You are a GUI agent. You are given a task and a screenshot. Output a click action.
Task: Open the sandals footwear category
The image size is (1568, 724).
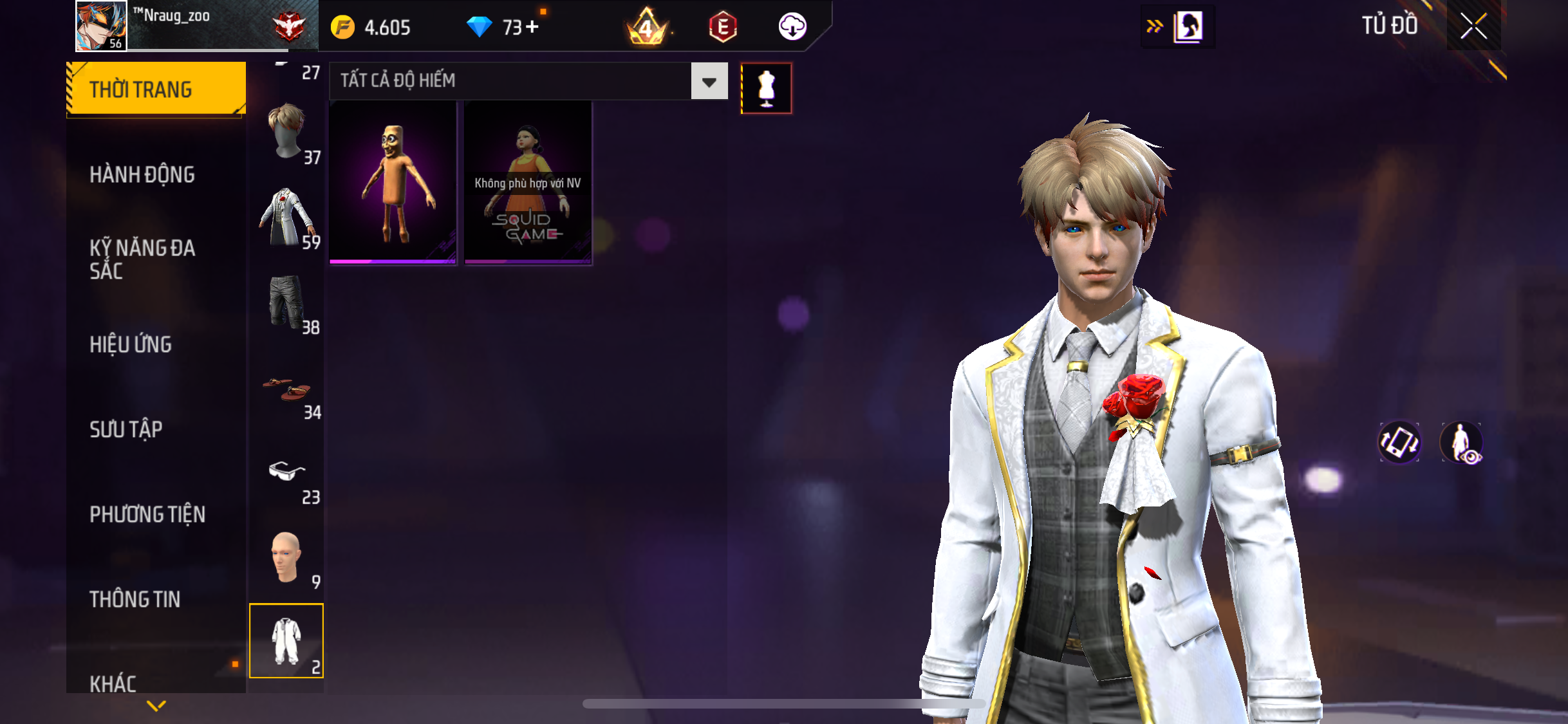[x=287, y=389]
